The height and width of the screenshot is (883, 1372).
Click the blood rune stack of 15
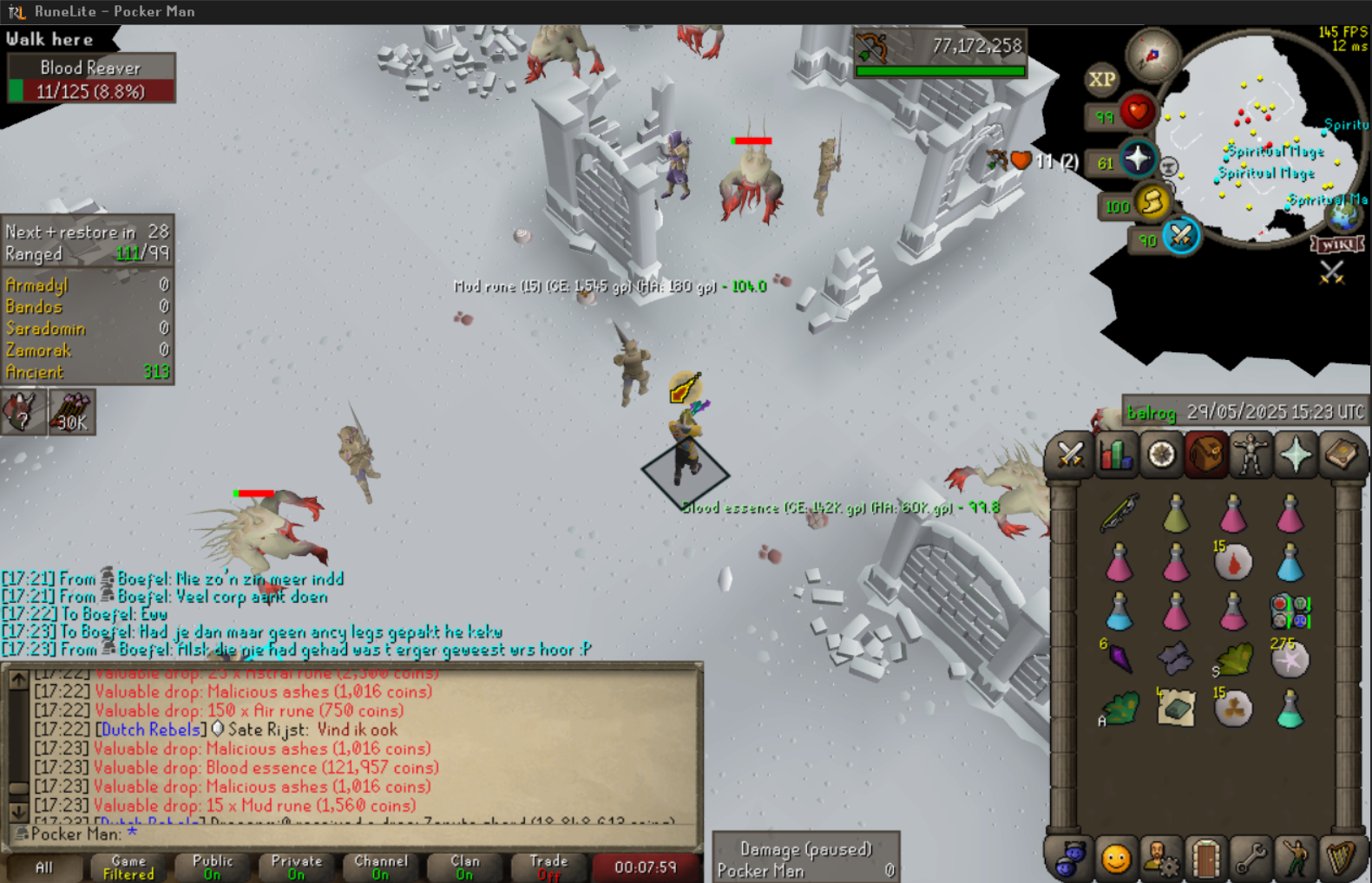point(1233,562)
